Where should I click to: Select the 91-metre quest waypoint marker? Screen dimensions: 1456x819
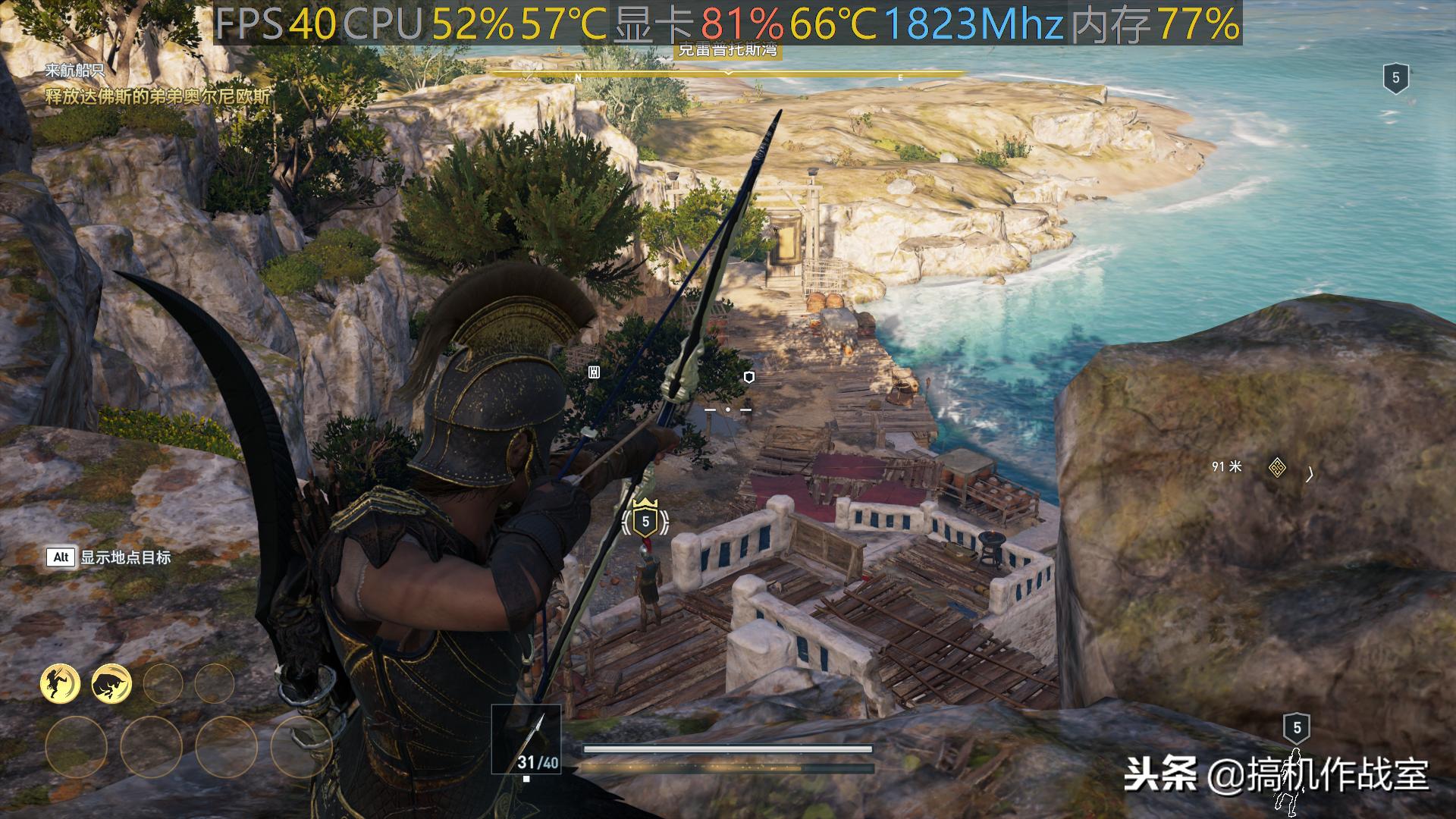(x=1277, y=468)
